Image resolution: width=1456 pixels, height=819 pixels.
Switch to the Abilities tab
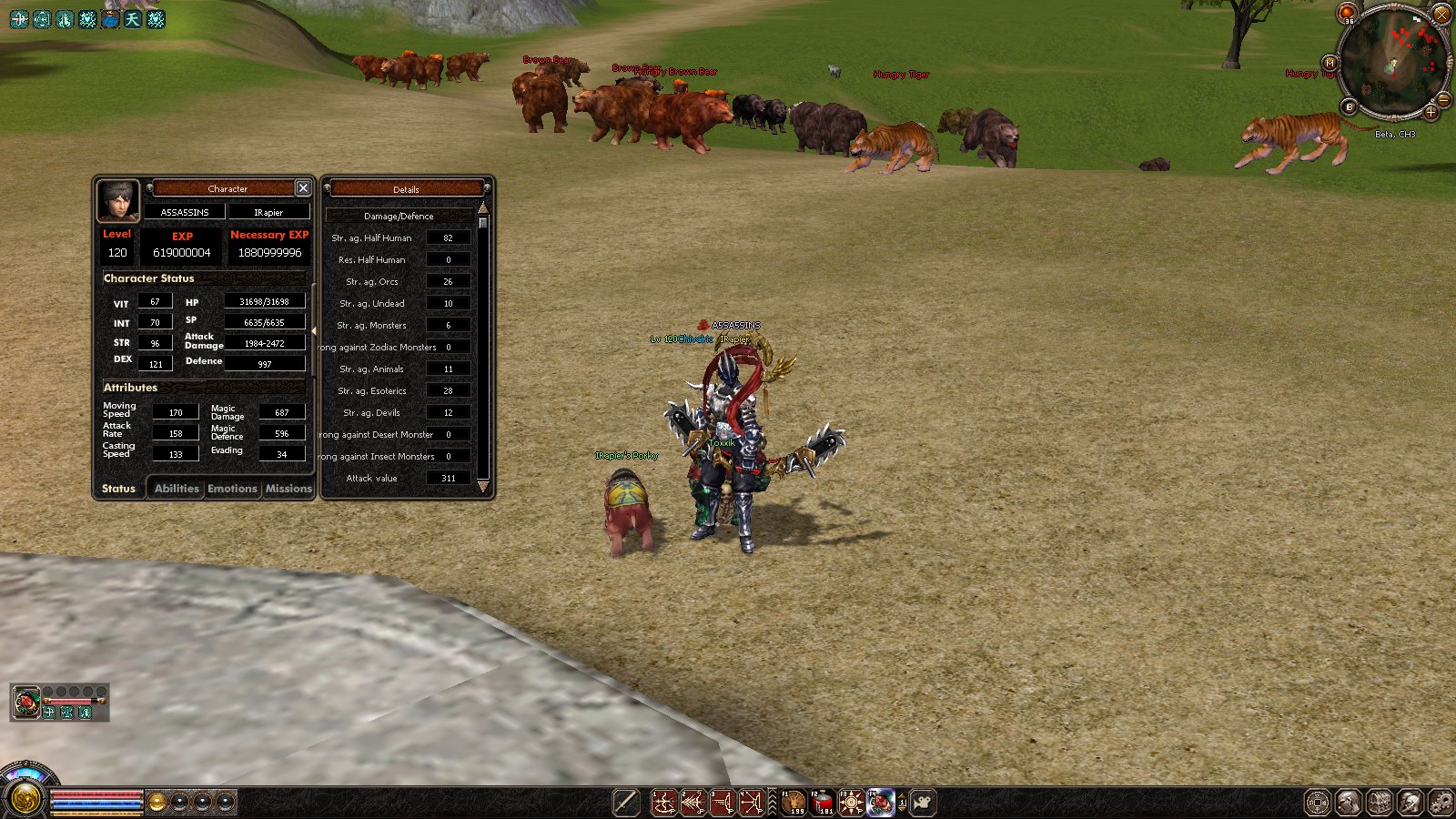pos(177,489)
